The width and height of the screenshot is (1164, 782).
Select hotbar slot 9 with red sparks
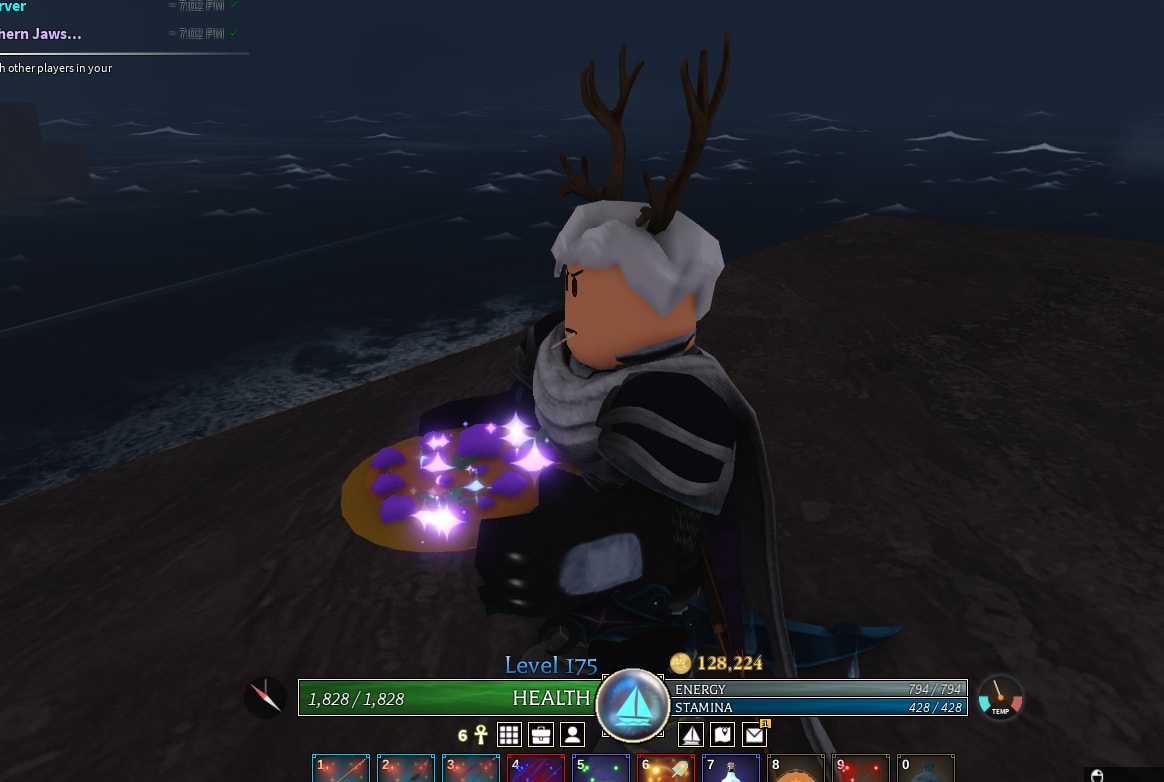pos(861,768)
